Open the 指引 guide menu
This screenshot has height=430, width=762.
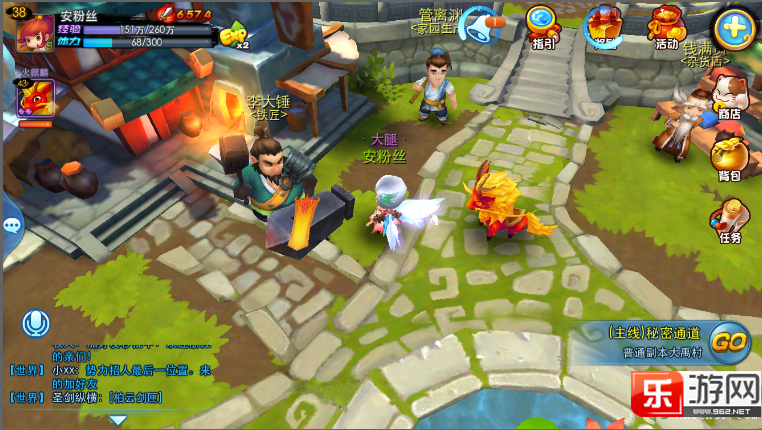coord(543,26)
